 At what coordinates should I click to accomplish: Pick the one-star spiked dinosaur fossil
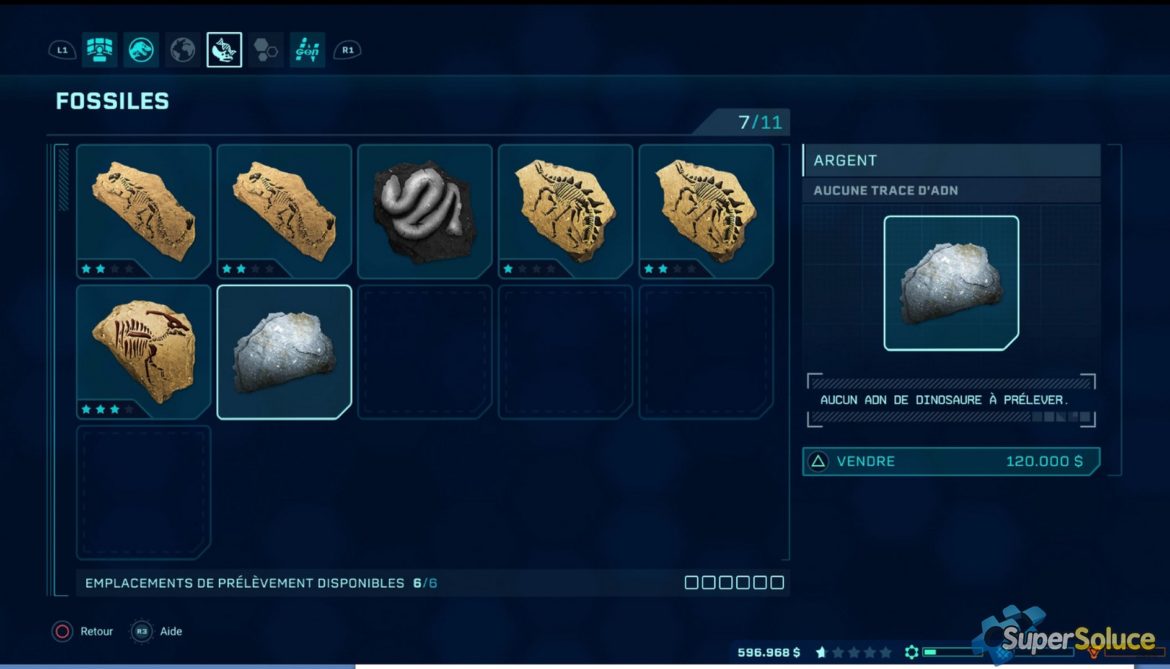click(565, 211)
